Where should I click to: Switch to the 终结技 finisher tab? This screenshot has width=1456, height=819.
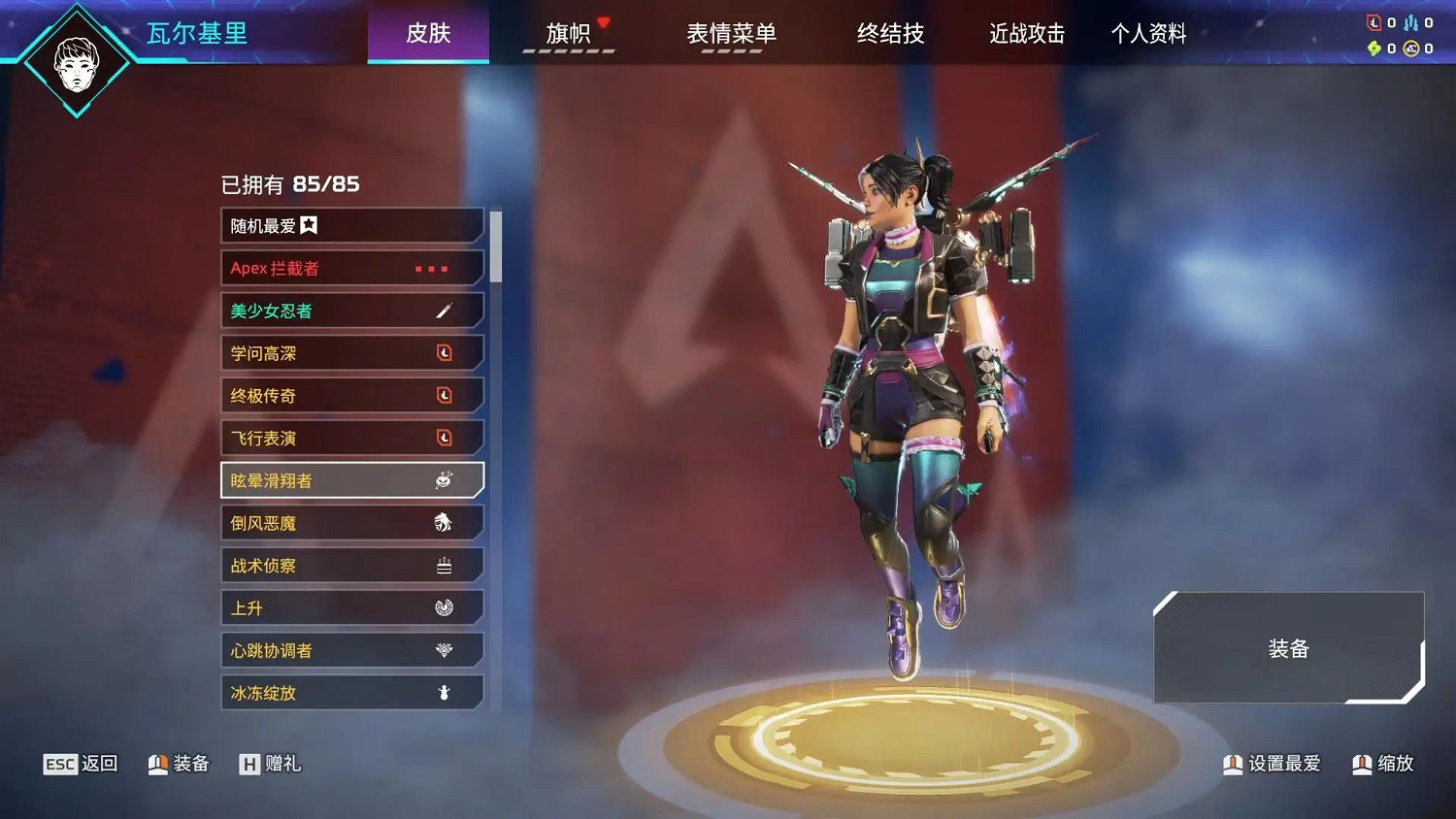890,35
